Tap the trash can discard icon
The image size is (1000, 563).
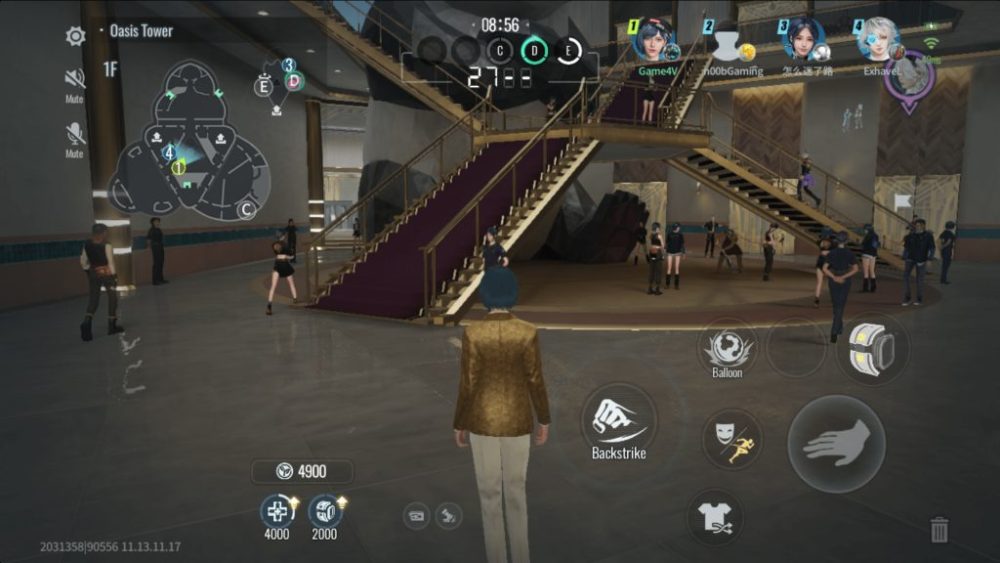click(939, 529)
